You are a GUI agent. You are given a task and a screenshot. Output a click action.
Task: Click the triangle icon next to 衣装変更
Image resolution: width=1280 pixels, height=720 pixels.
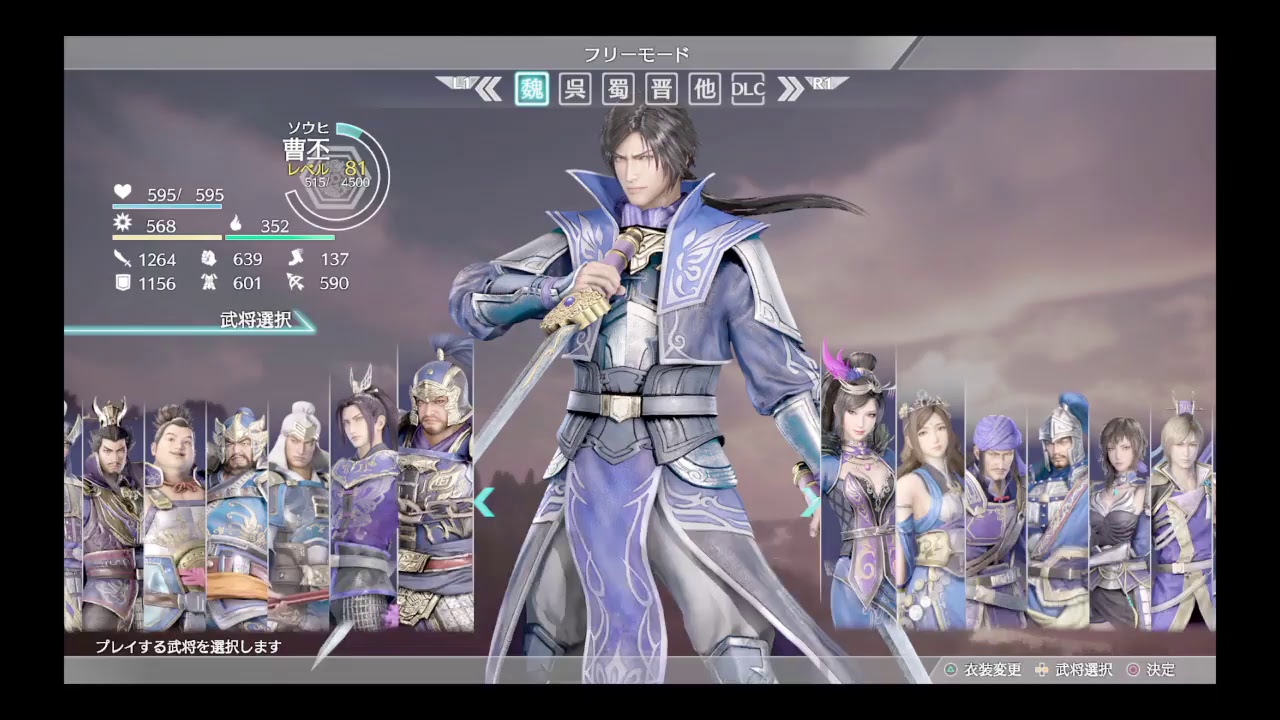951,670
